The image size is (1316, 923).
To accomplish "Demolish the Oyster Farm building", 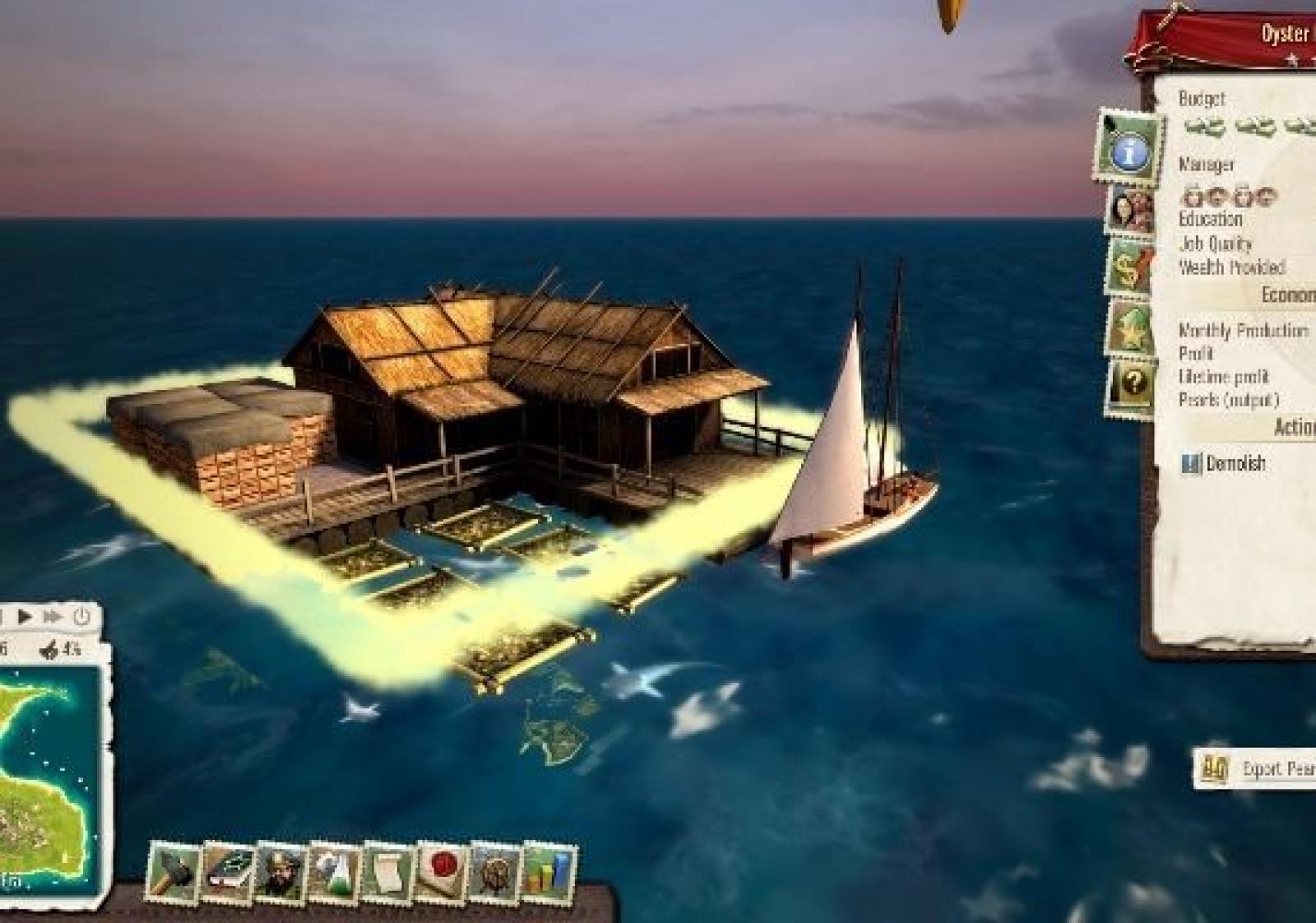I will 1226,464.
